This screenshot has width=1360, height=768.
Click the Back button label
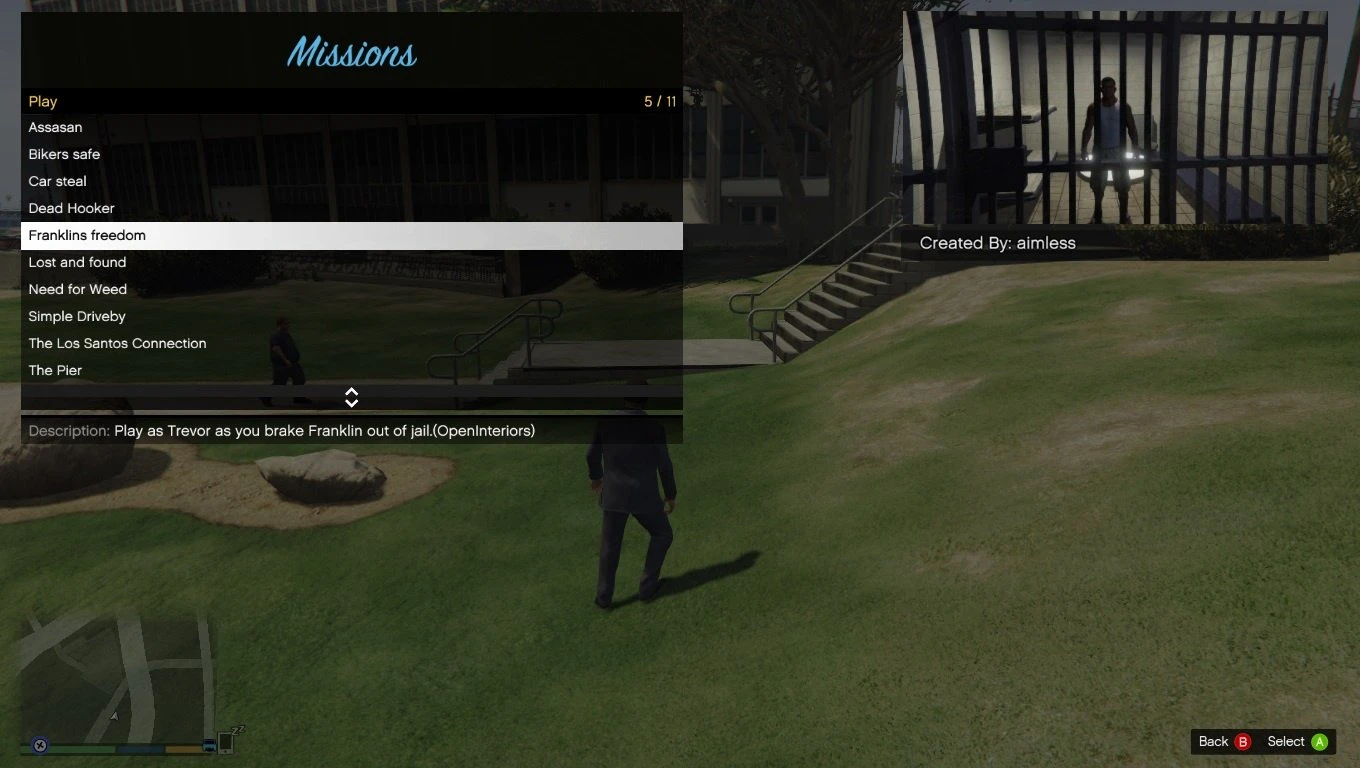tap(1212, 741)
